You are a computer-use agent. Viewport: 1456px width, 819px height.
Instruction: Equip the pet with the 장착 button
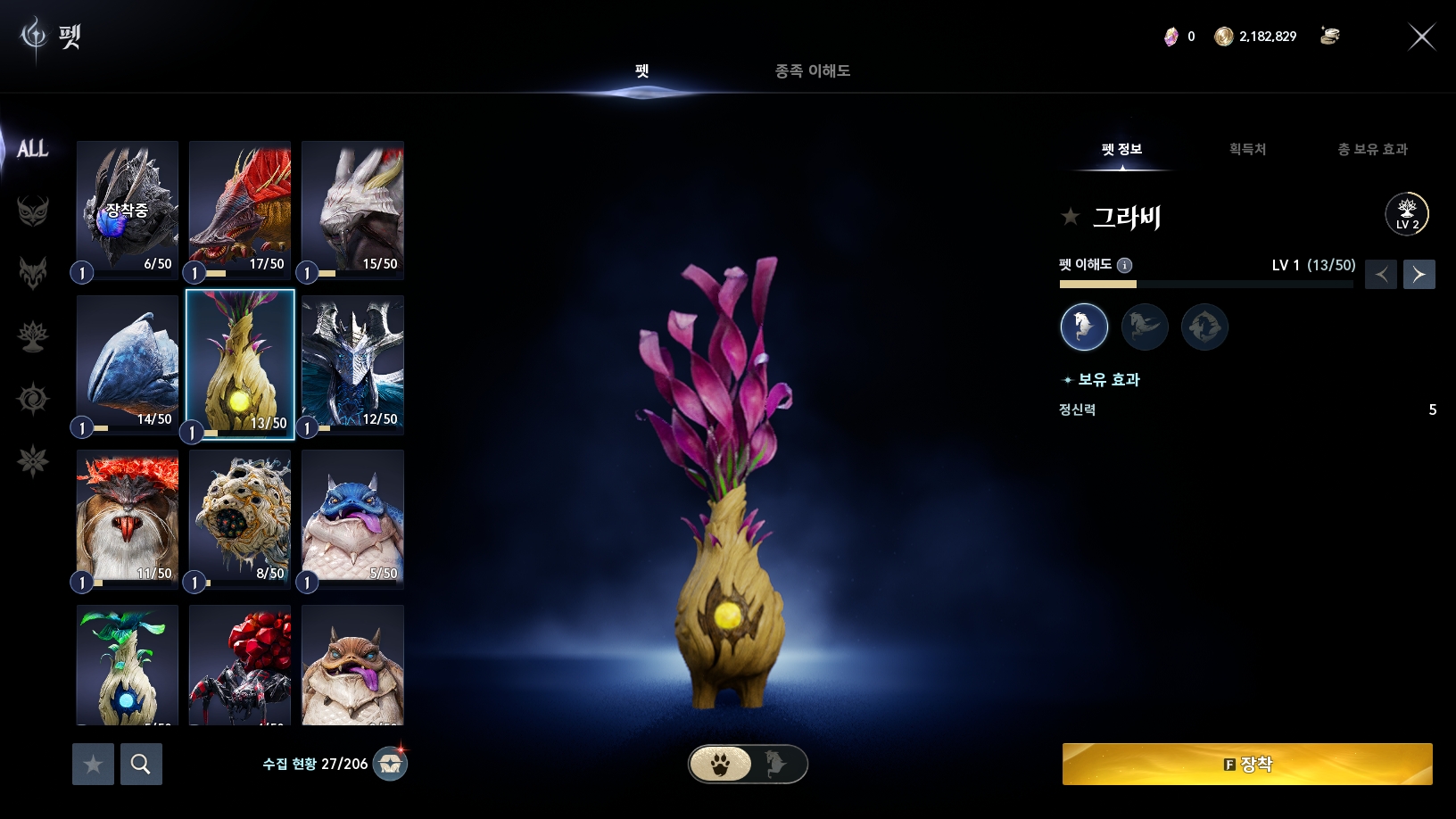click(x=1247, y=764)
